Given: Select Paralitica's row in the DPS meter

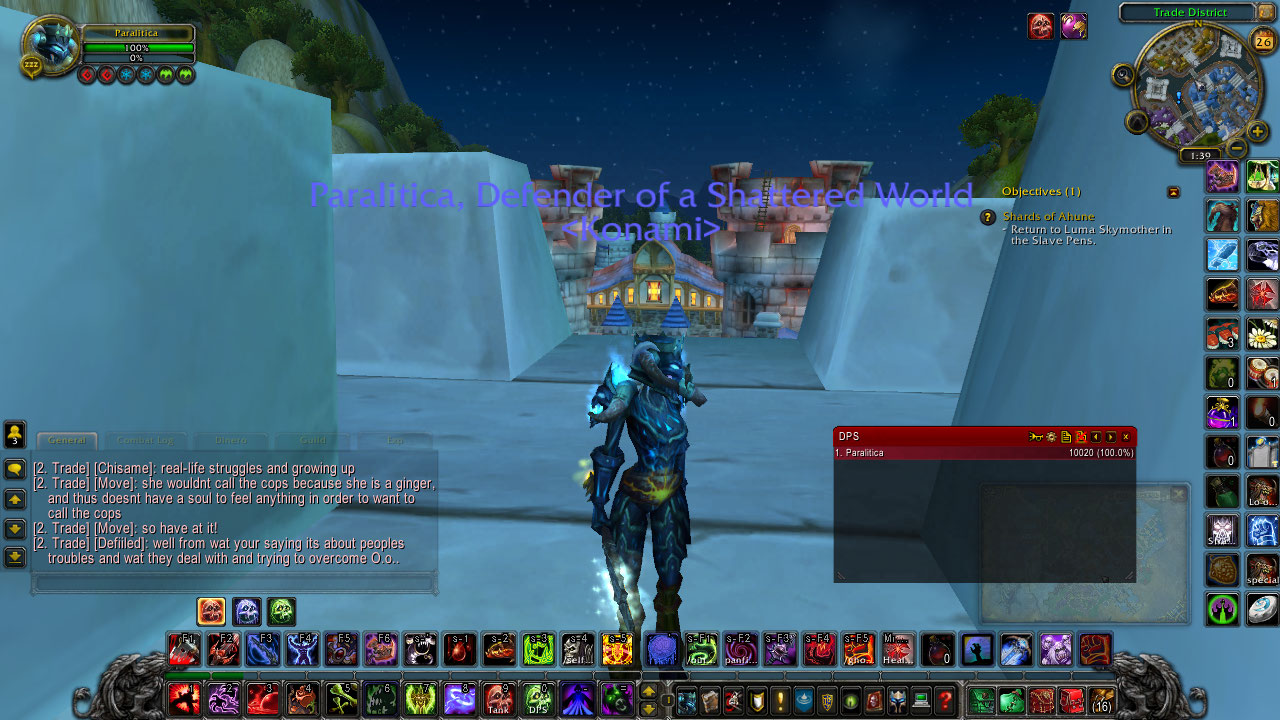Looking at the screenshot, I should (x=984, y=453).
